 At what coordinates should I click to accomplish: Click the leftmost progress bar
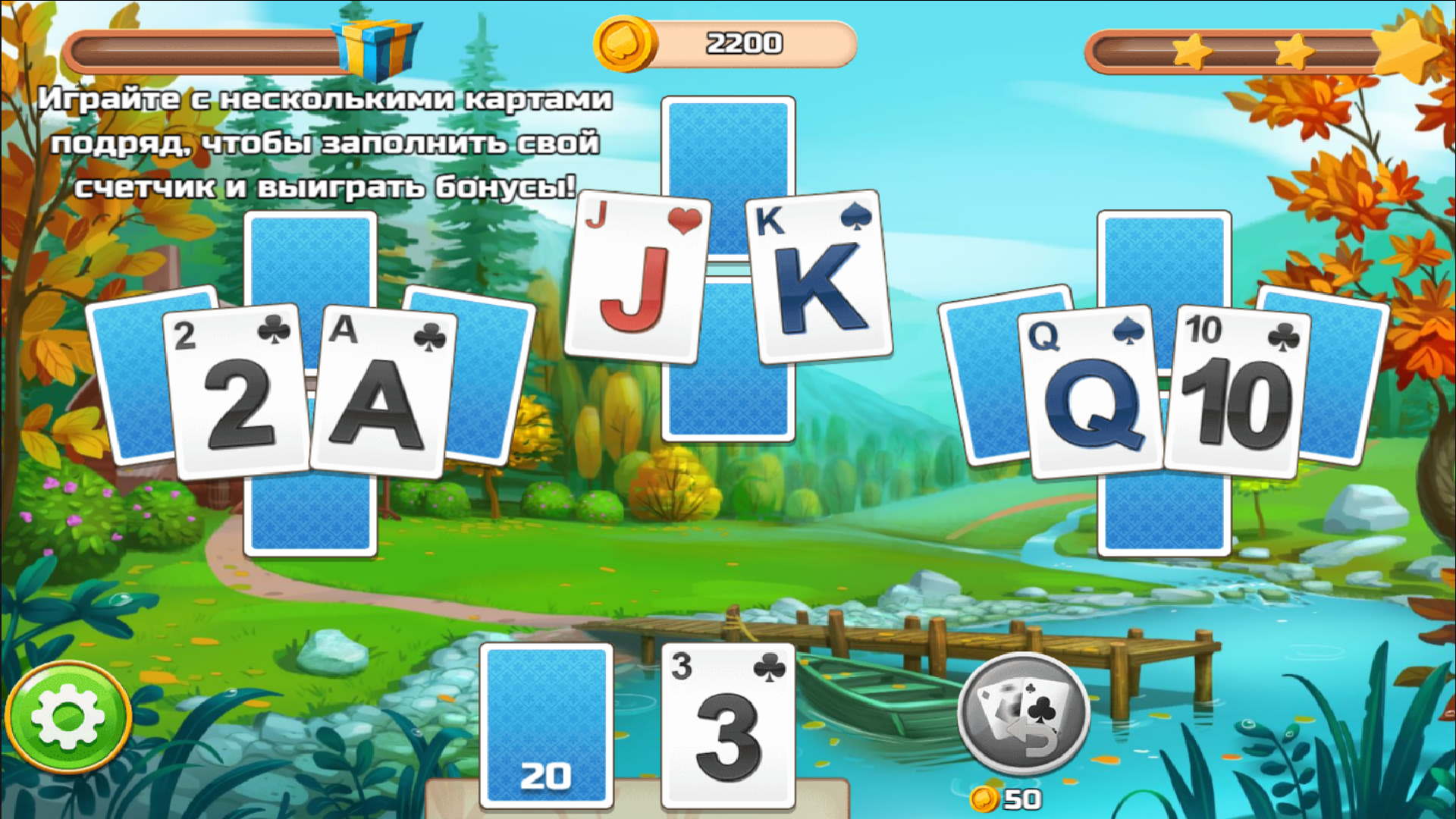point(197,47)
